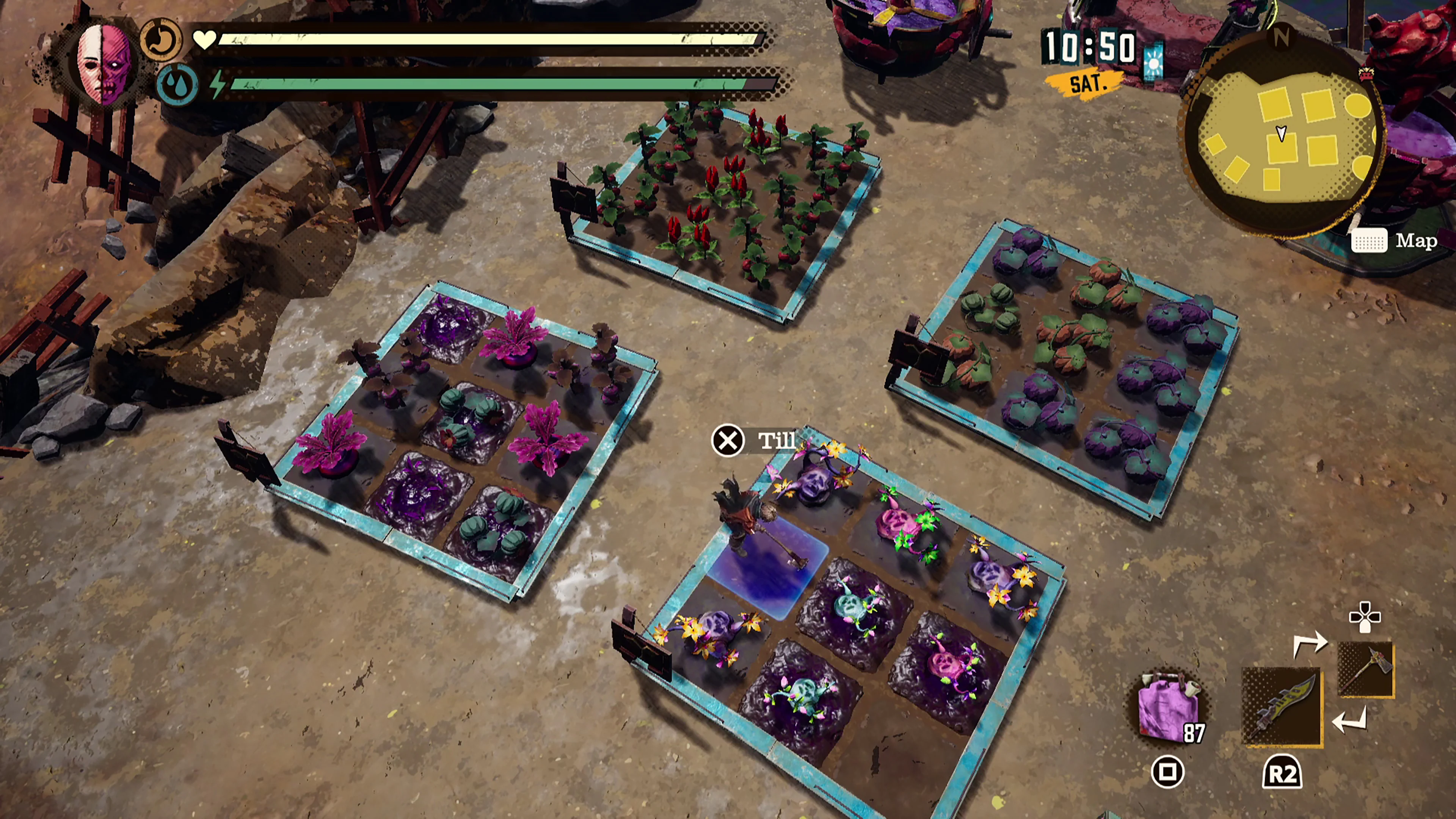Image resolution: width=1456 pixels, height=819 pixels.
Task: Open the circular yellow minimap
Action: click(x=1282, y=136)
